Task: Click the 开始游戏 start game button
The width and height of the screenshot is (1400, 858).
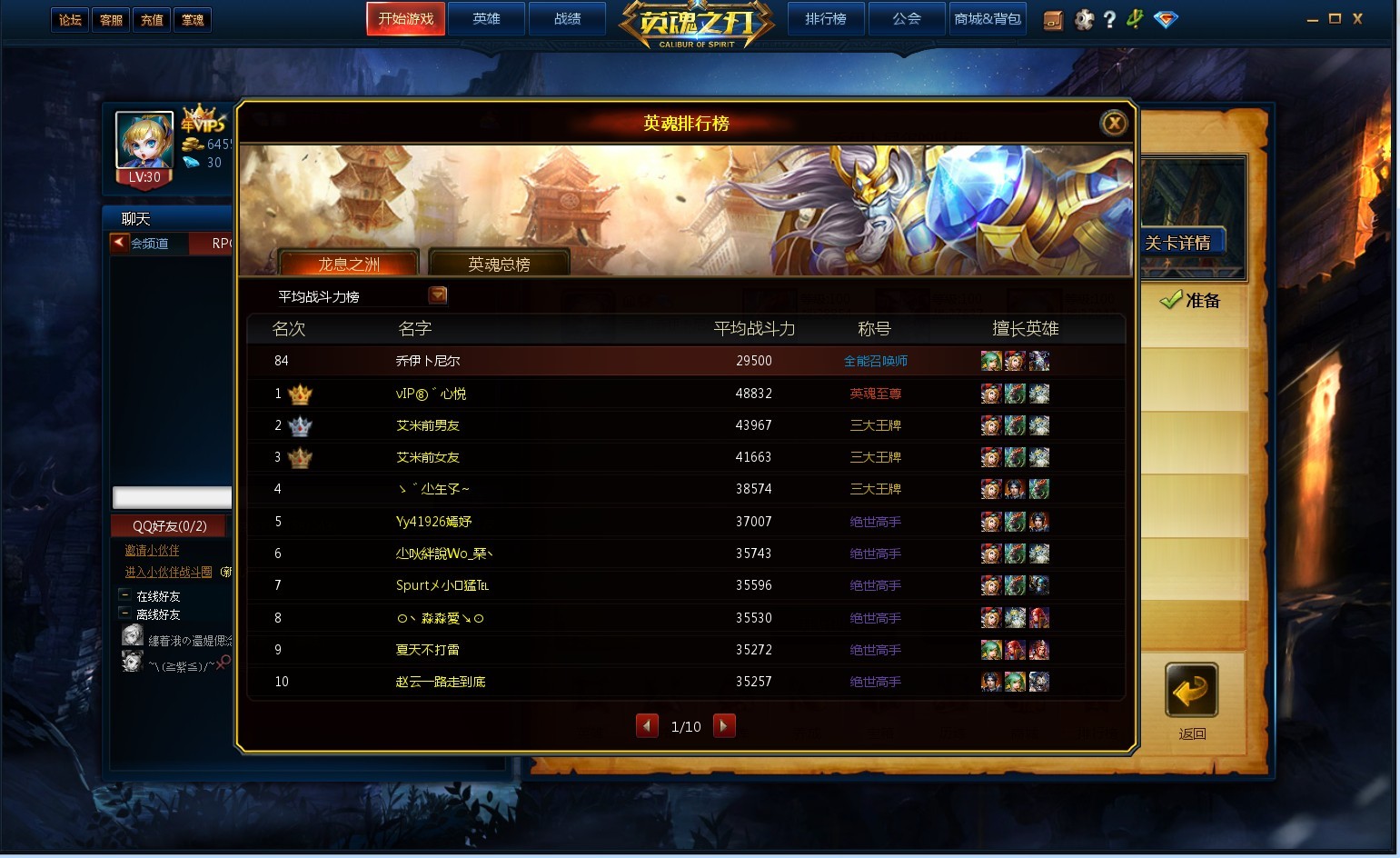Action: [405, 19]
